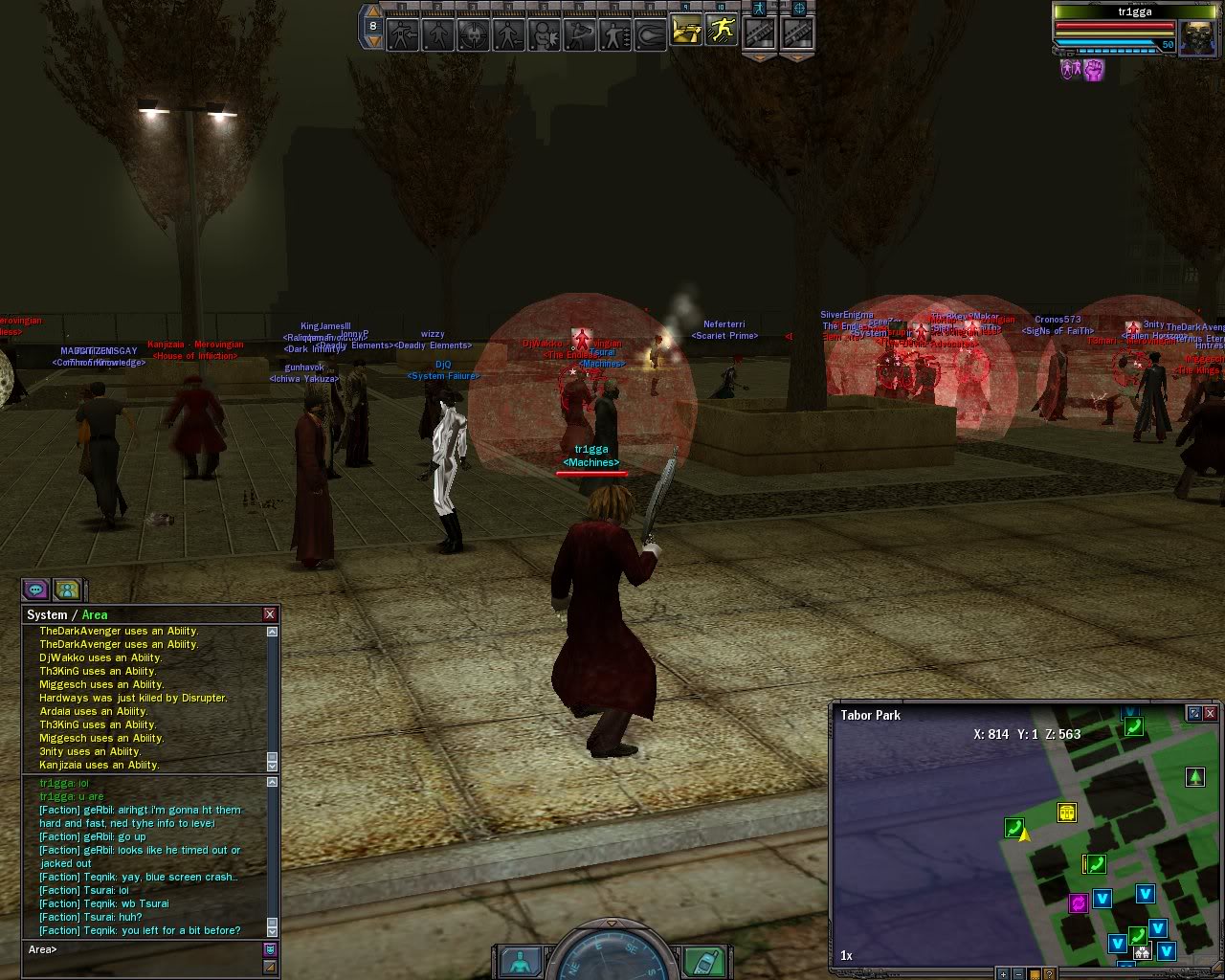
Task: Close the System / Area chat window
Action: pyautogui.click(x=270, y=614)
